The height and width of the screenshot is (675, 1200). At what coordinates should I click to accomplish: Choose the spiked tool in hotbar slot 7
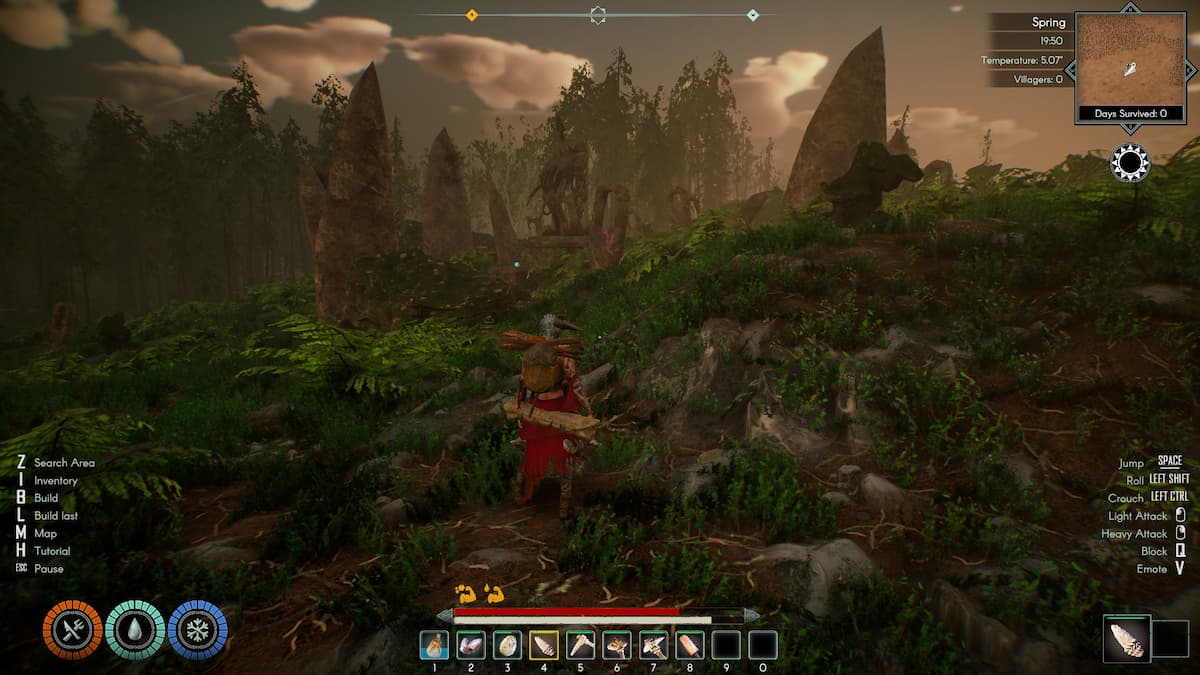(x=654, y=645)
